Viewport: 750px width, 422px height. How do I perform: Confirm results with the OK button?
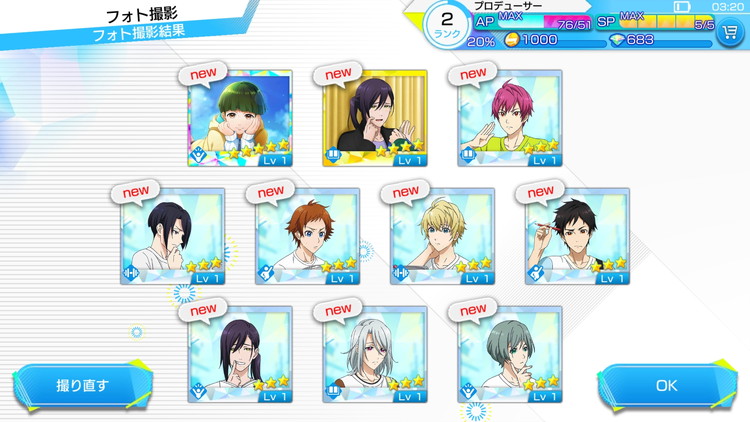coord(666,386)
